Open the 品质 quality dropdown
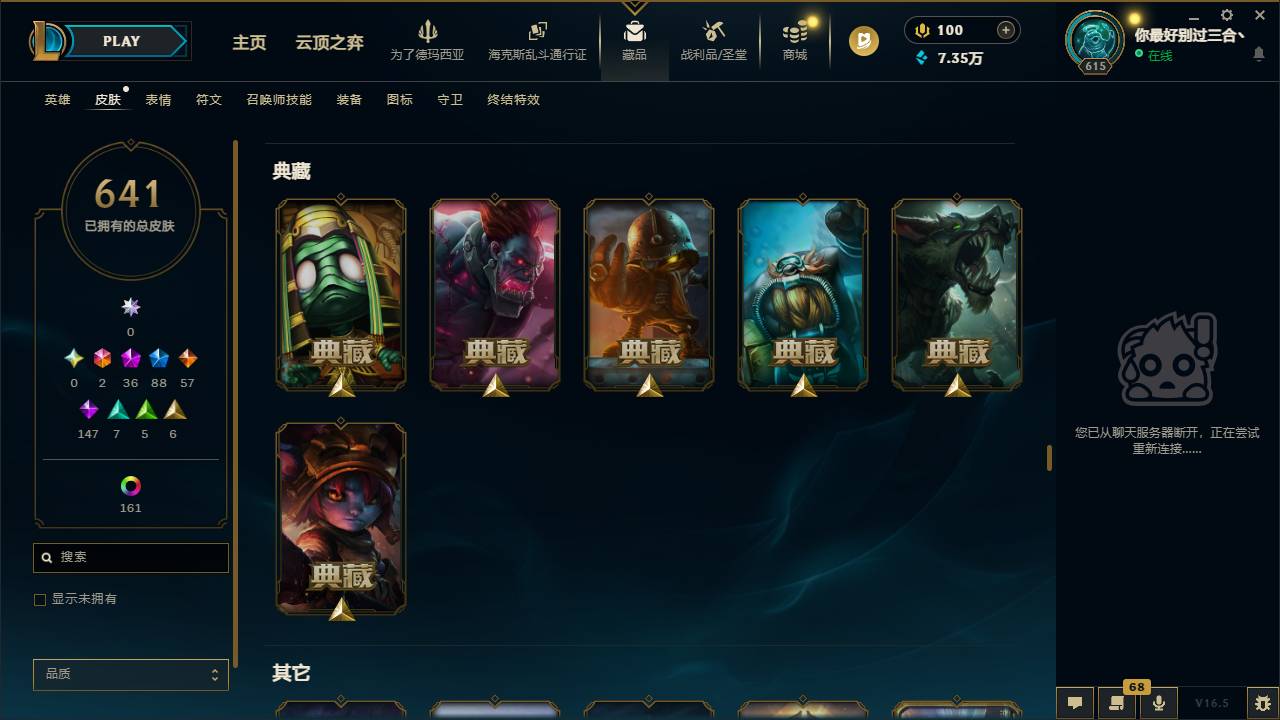This screenshot has height=720, width=1280. click(130, 674)
